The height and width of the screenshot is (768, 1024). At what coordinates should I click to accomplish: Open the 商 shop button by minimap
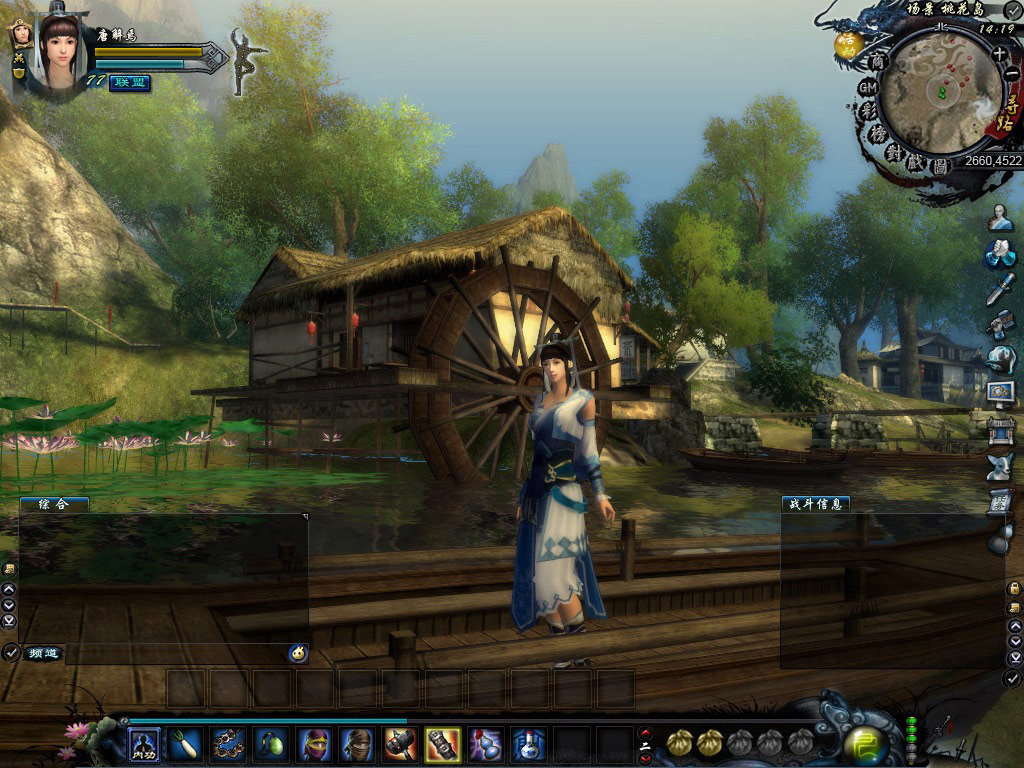pos(878,62)
